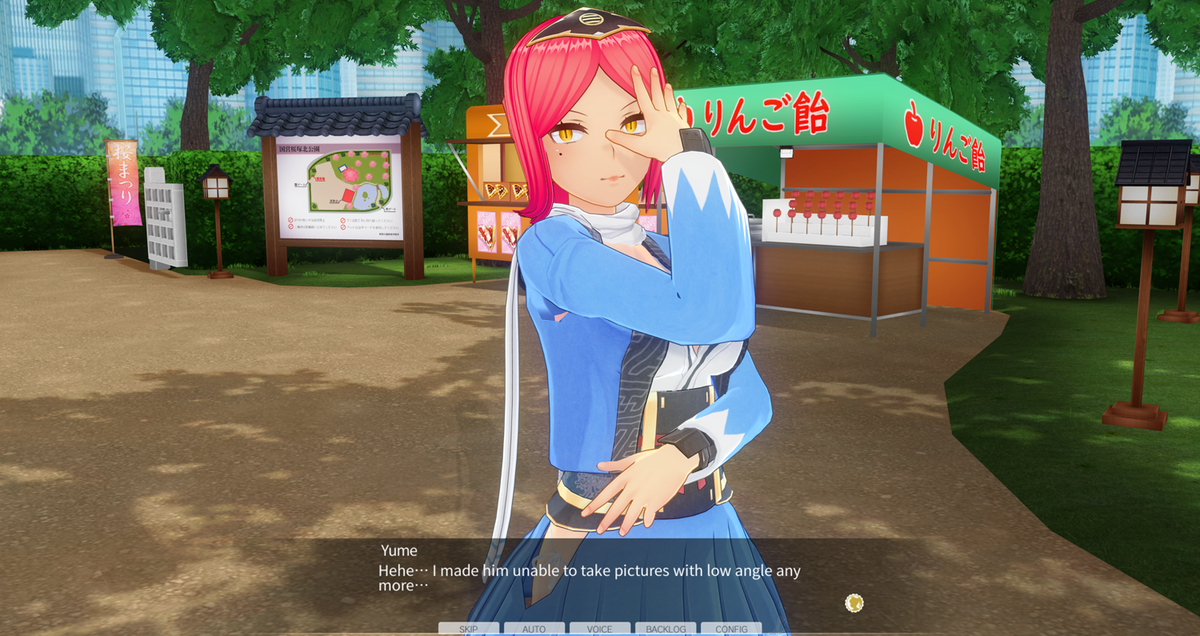The width and height of the screenshot is (1200, 636).
Task: Open the BACKLOG history
Action: pyautogui.click(x=665, y=629)
